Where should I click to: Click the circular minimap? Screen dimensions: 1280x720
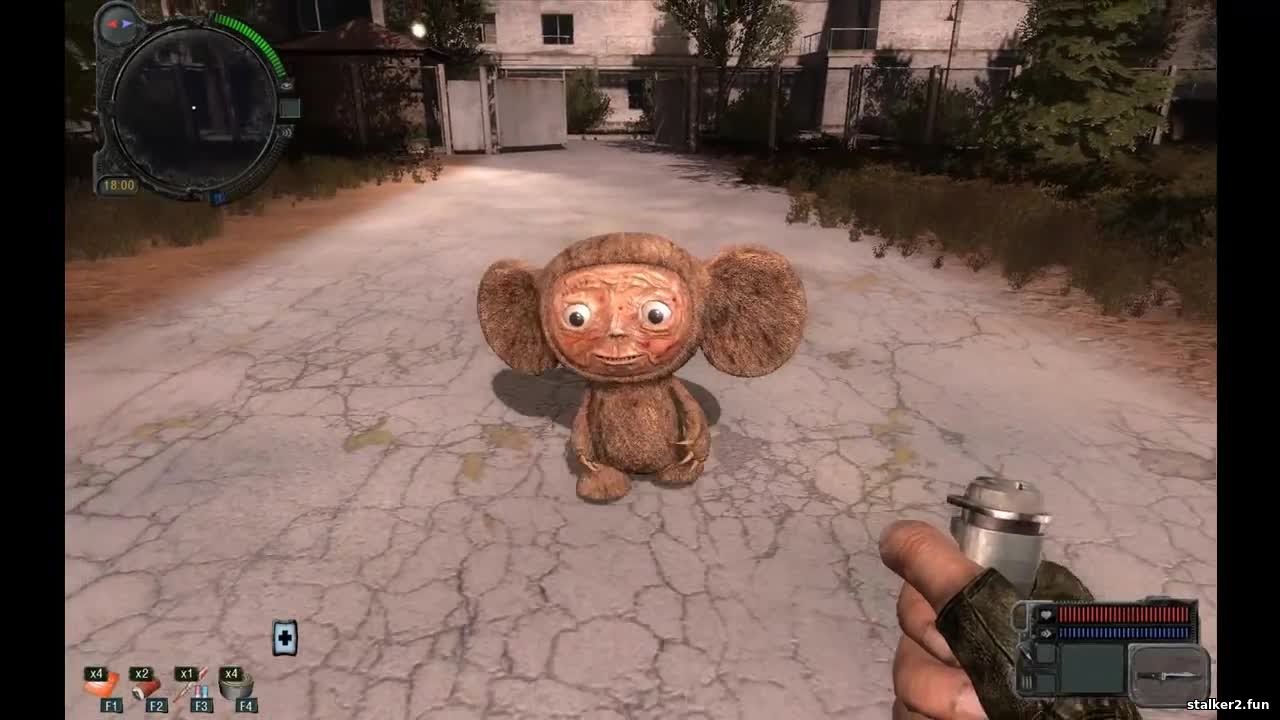[x=193, y=107]
